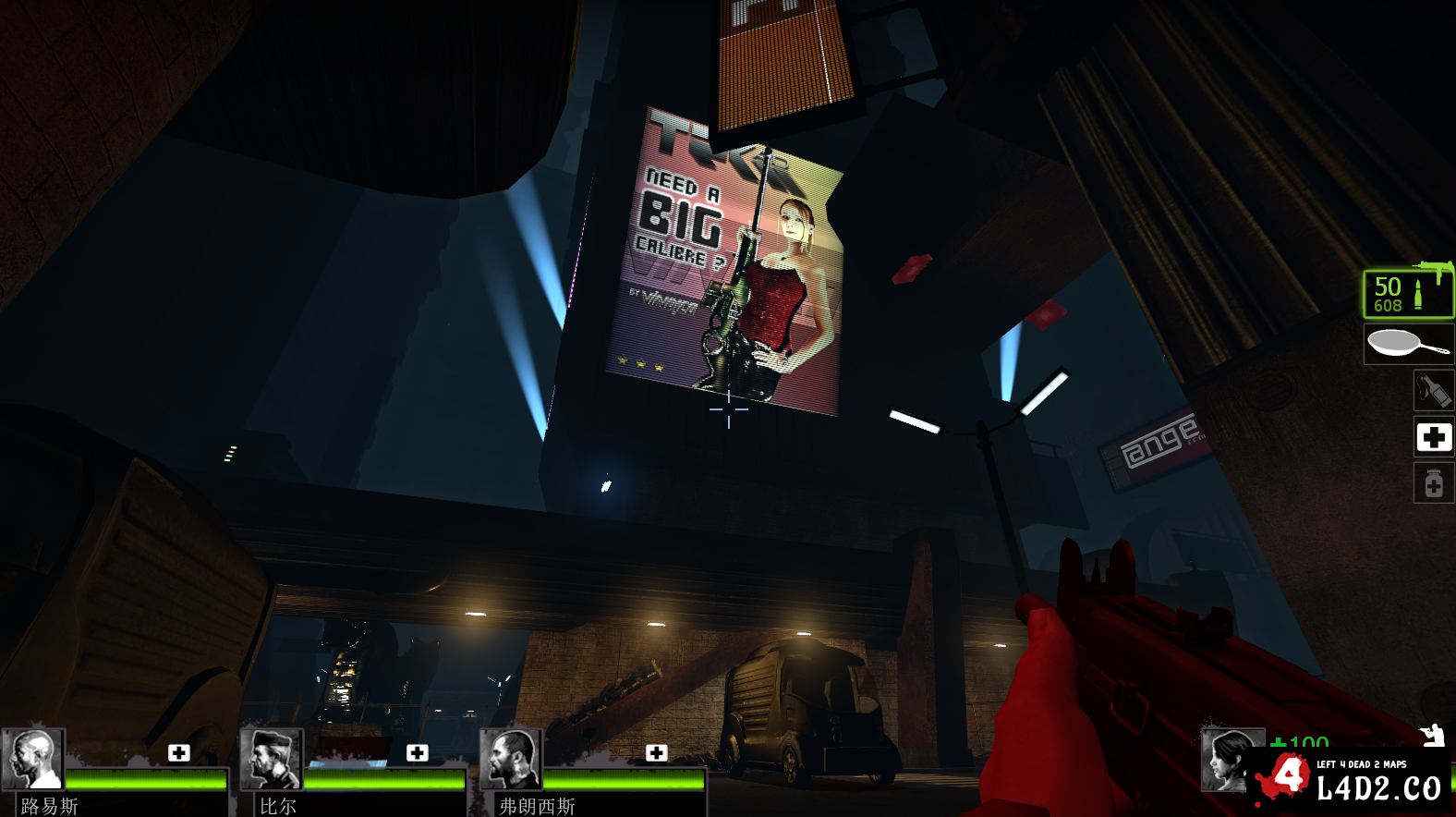The height and width of the screenshot is (817, 1456).
Task: Click your own survivor portrait (Zoey)
Action: click(1227, 760)
